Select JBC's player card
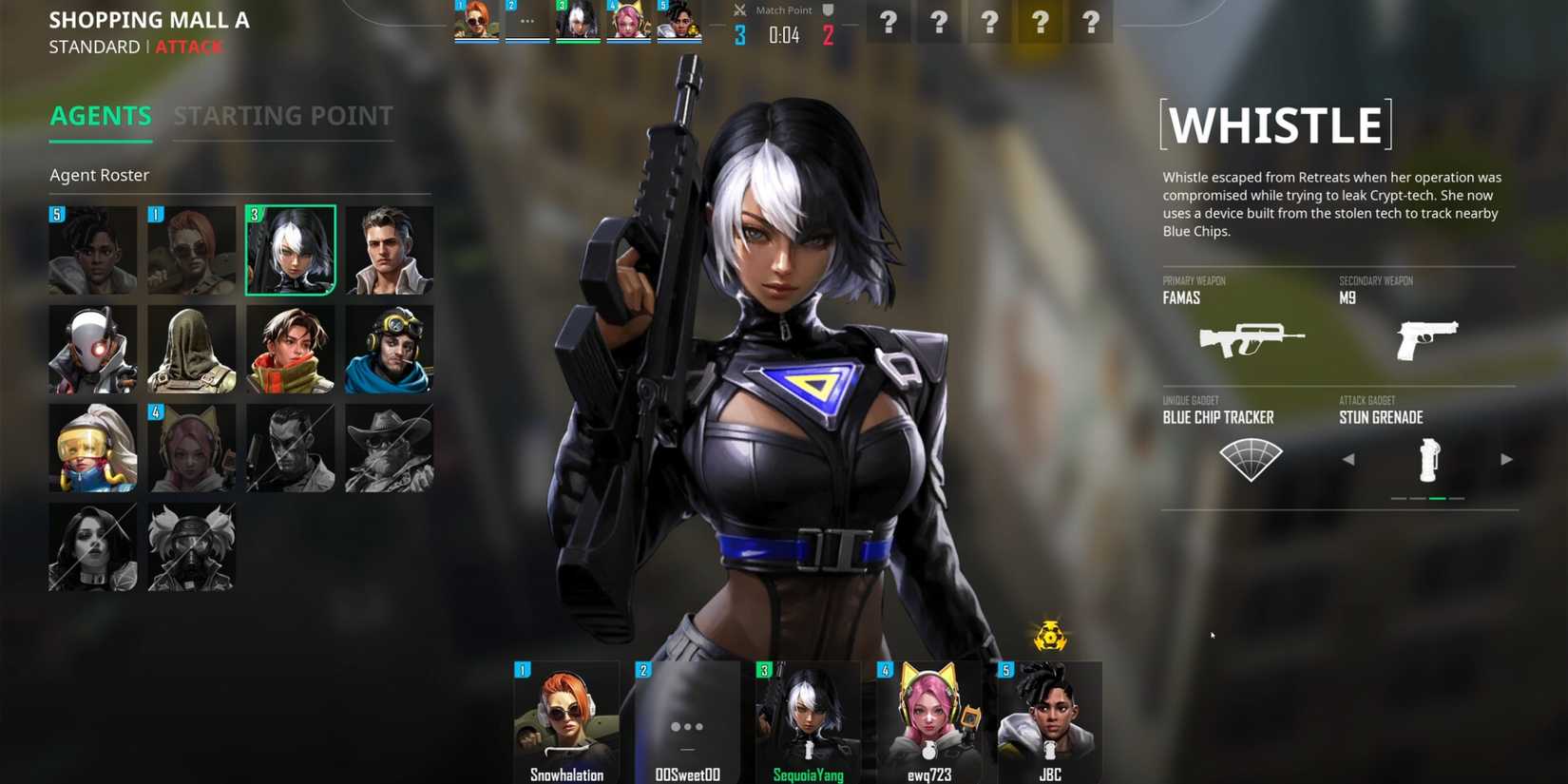Screen dimensions: 1568x784 1049,722
